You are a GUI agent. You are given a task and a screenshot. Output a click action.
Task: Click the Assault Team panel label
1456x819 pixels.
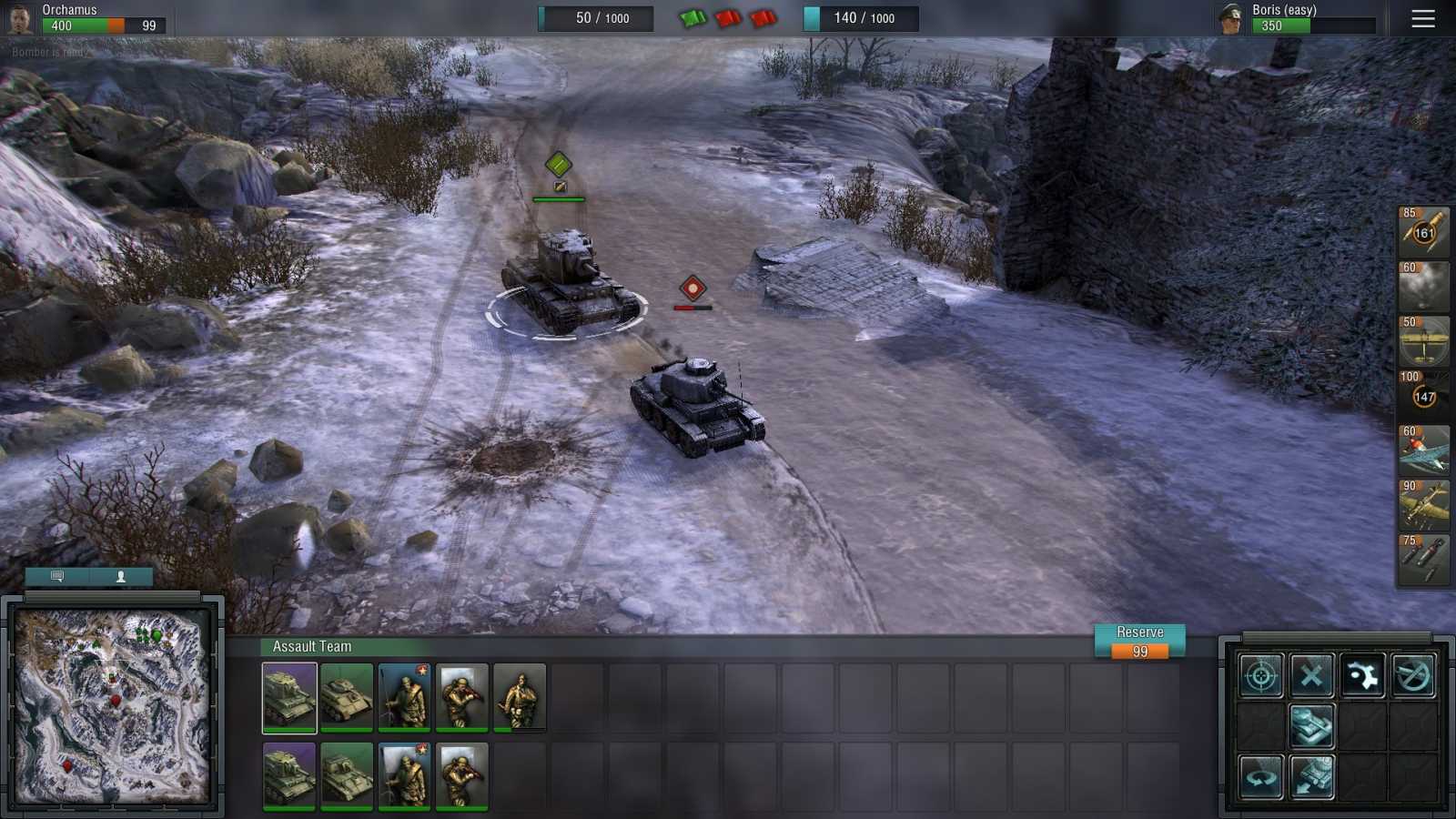[310, 646]
